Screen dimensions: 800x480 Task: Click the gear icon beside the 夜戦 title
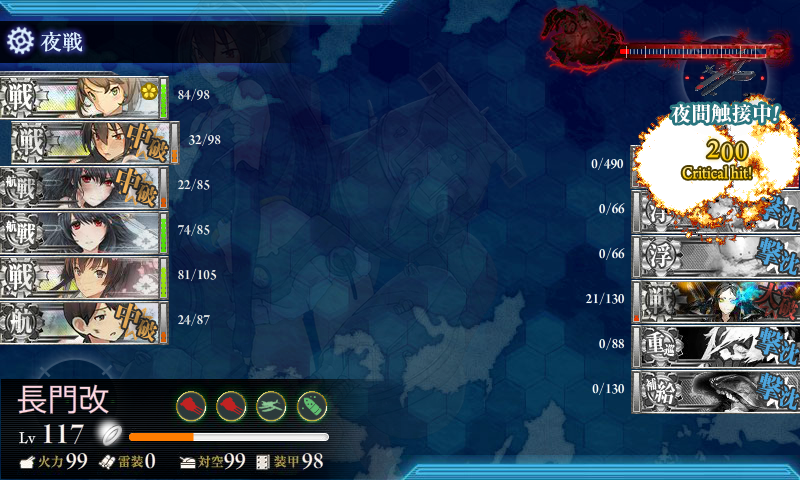pyautogui.click(x=20, y=41)
